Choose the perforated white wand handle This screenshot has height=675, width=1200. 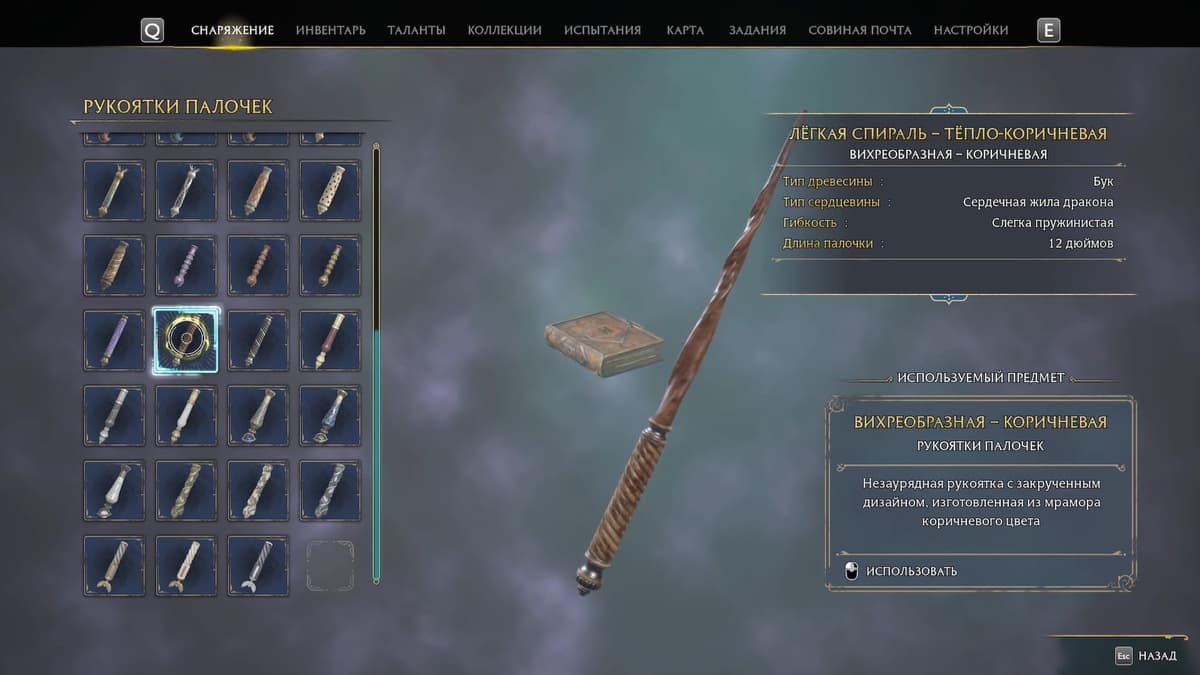tap(330, 190)
